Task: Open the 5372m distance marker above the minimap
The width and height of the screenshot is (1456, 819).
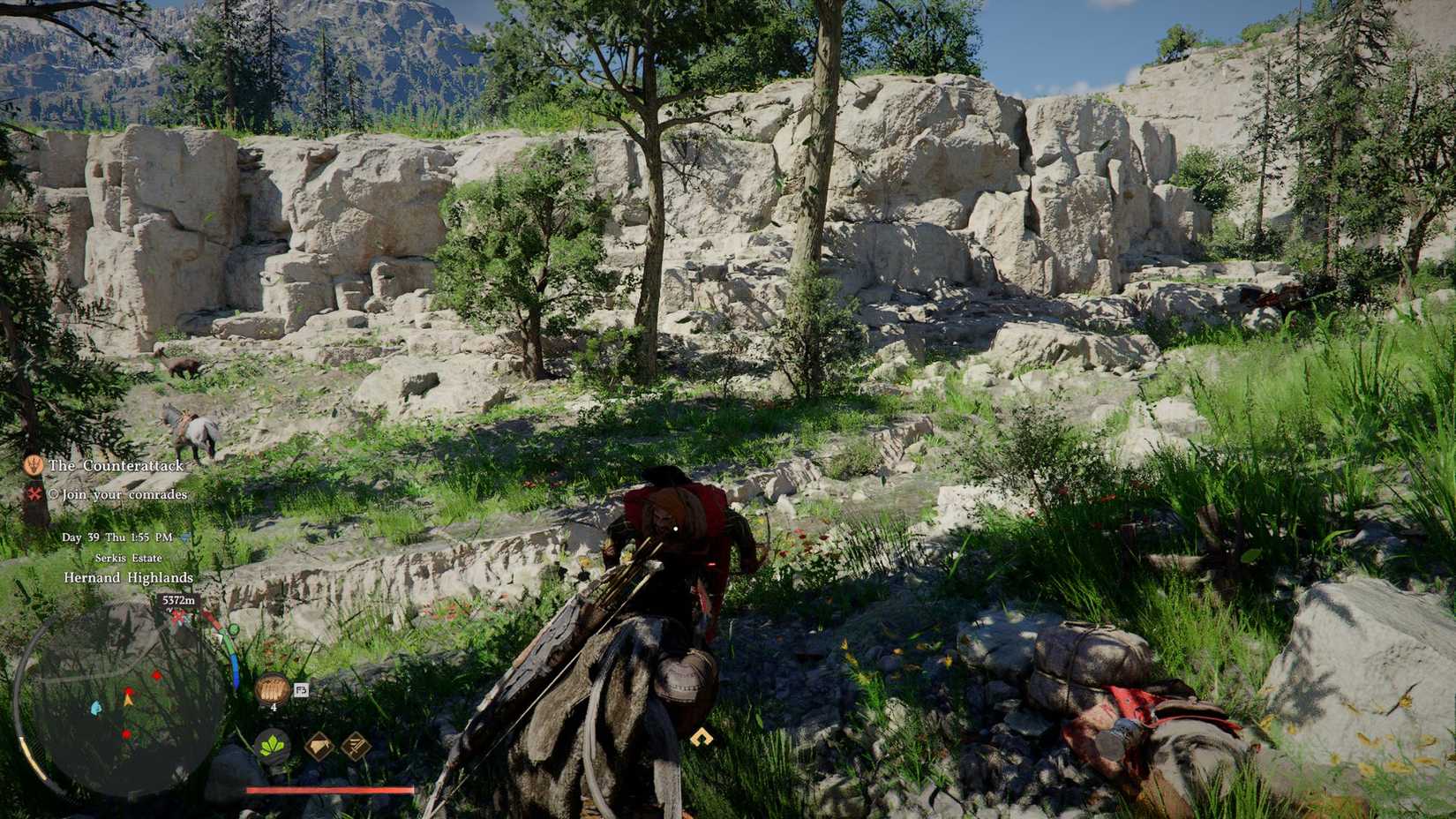Action: 178,601
